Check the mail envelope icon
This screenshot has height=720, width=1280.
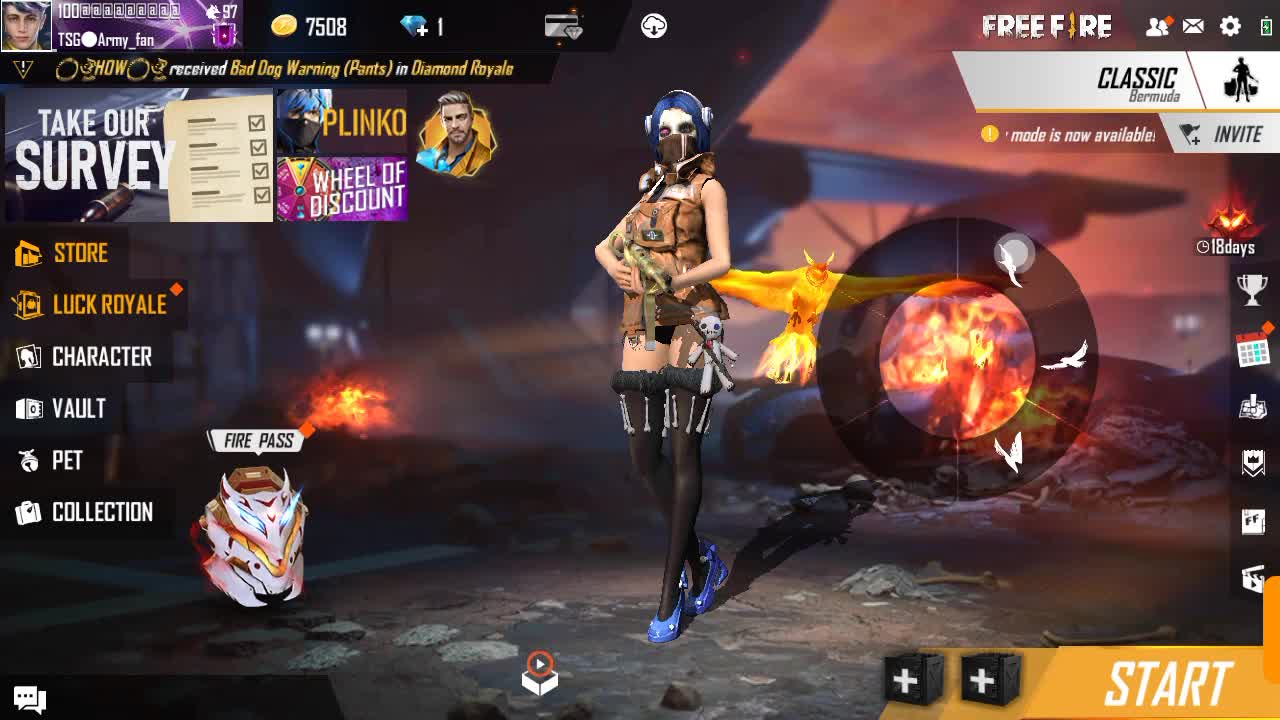click(1193, 27)
